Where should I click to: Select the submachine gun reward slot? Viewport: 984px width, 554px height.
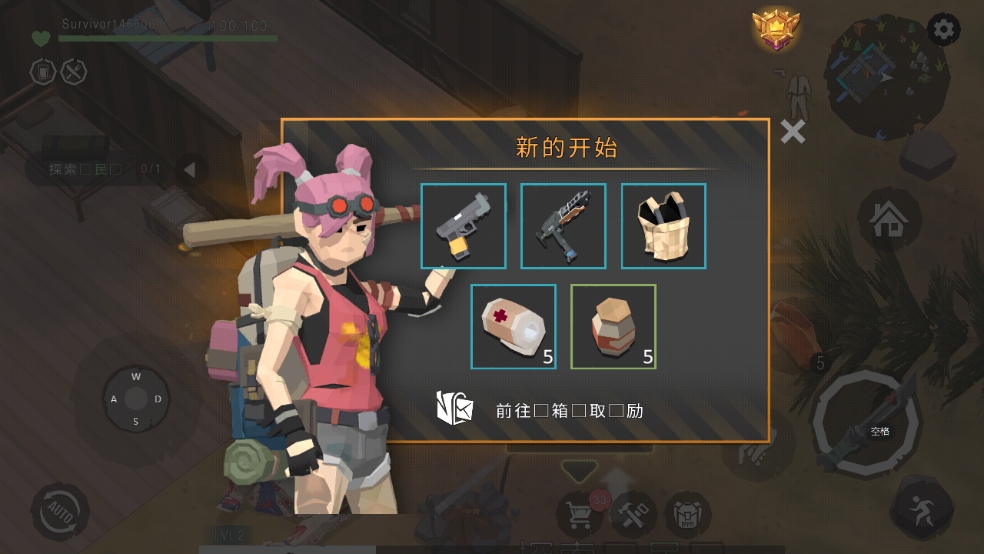563,226
